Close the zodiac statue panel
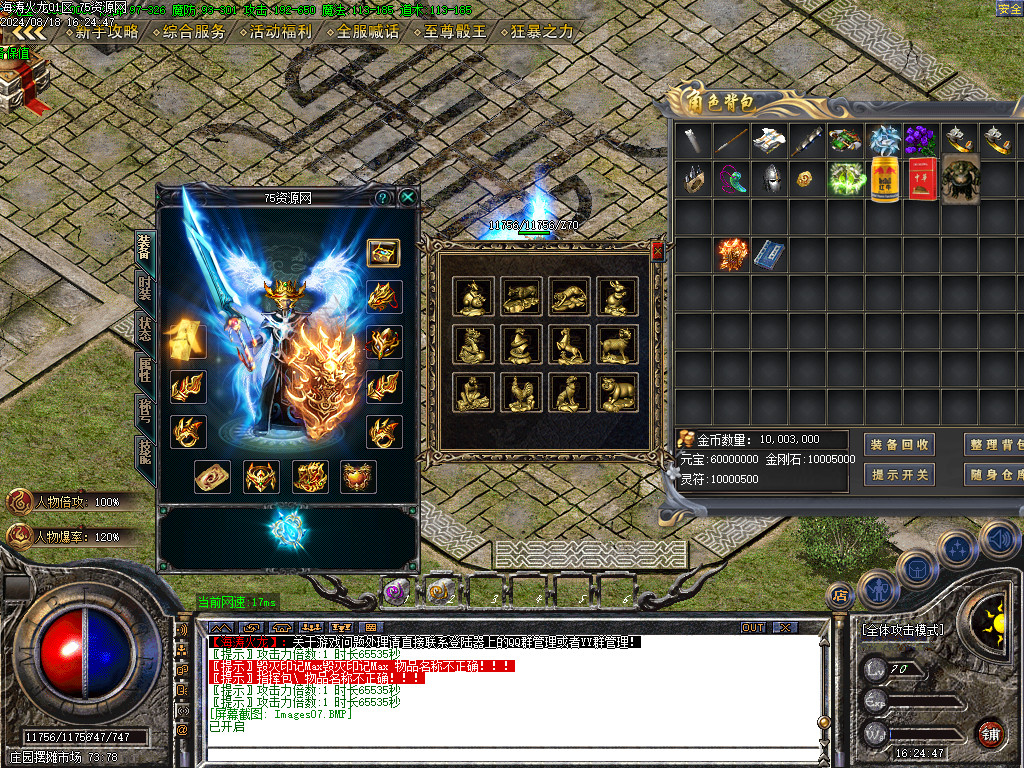1024x768 pixels. pos(657,251)
